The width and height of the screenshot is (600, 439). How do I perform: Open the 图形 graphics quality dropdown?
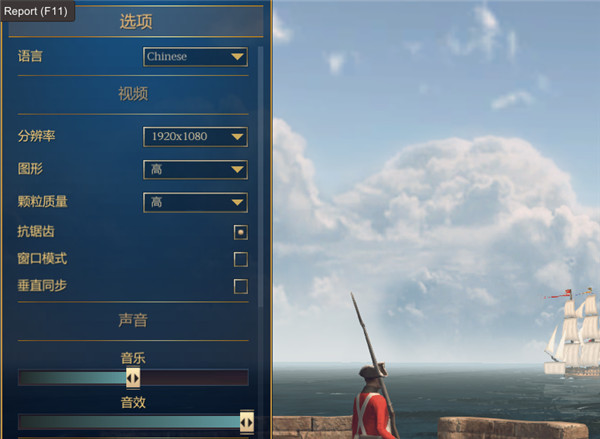(195, 169)
